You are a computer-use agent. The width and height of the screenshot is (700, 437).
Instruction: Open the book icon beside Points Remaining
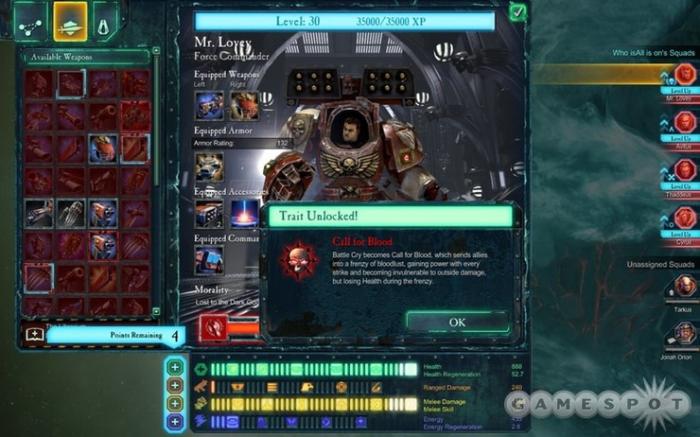tap(34, 335)
